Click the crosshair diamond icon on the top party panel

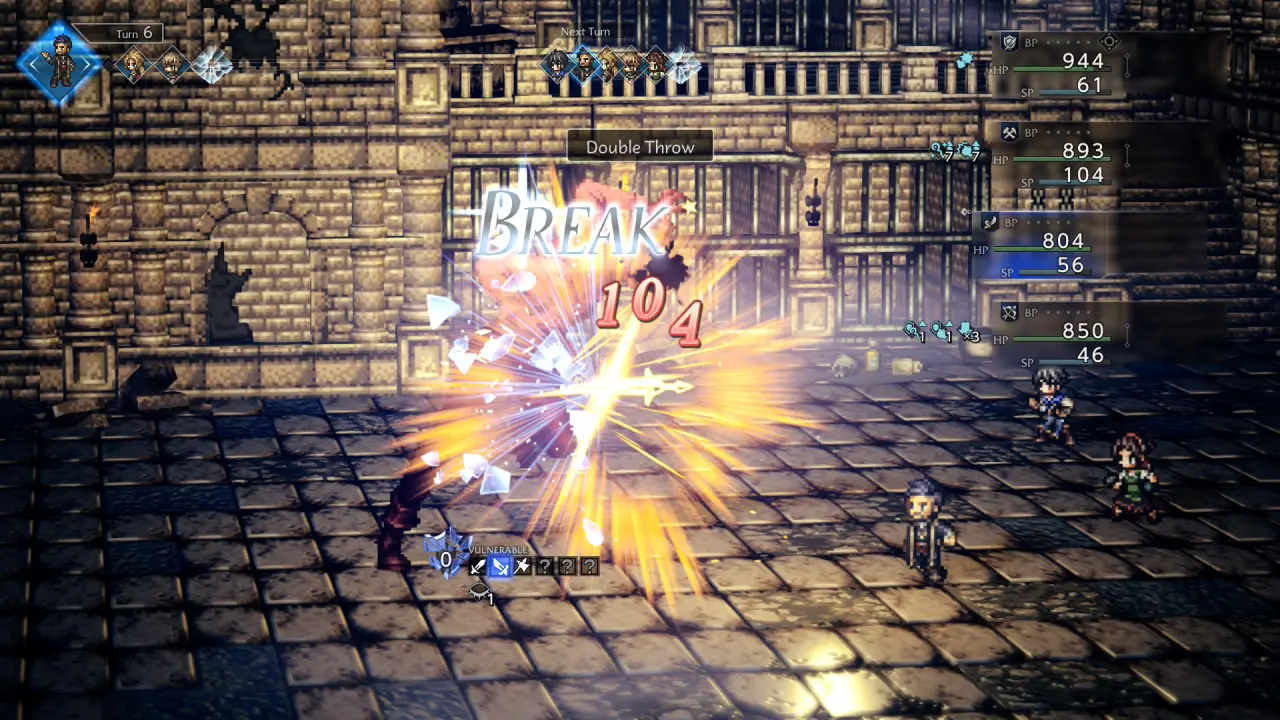coord(1108,42)
